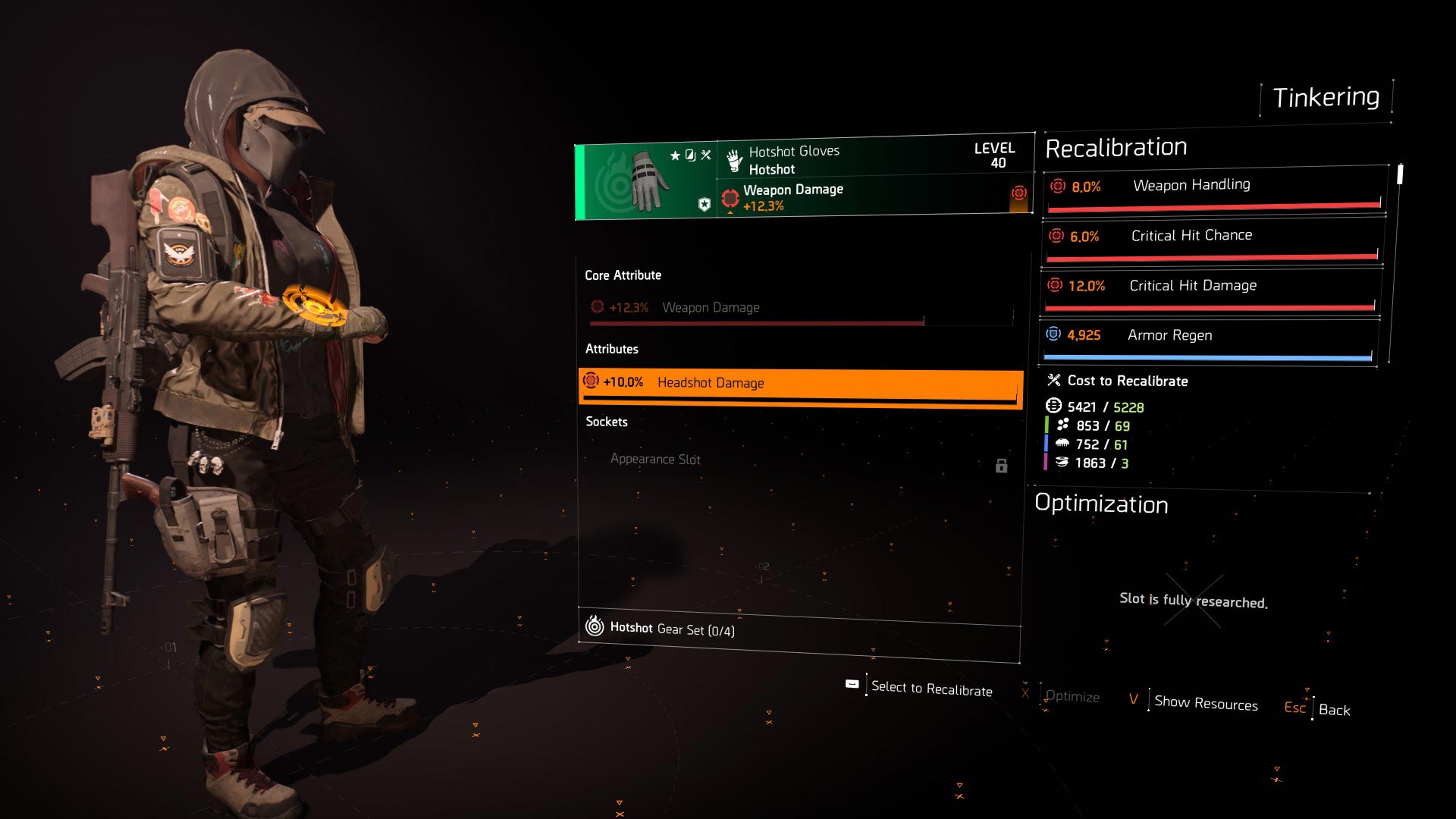Open the mod icon next to the star
This screenshot has width=1456, height=819.
tap(689, 157)
